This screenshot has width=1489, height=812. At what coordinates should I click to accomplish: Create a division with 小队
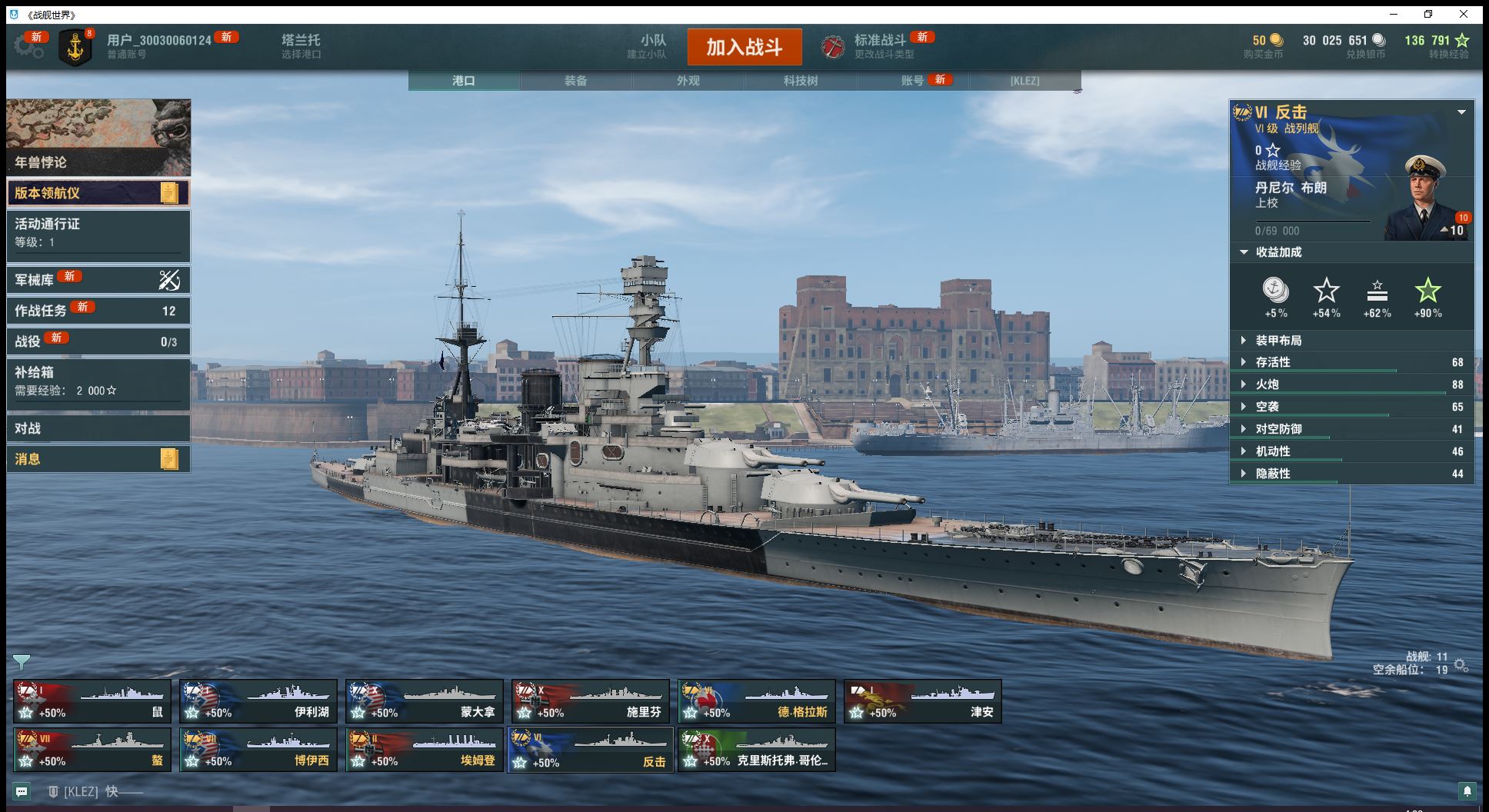tap(653, 46)
